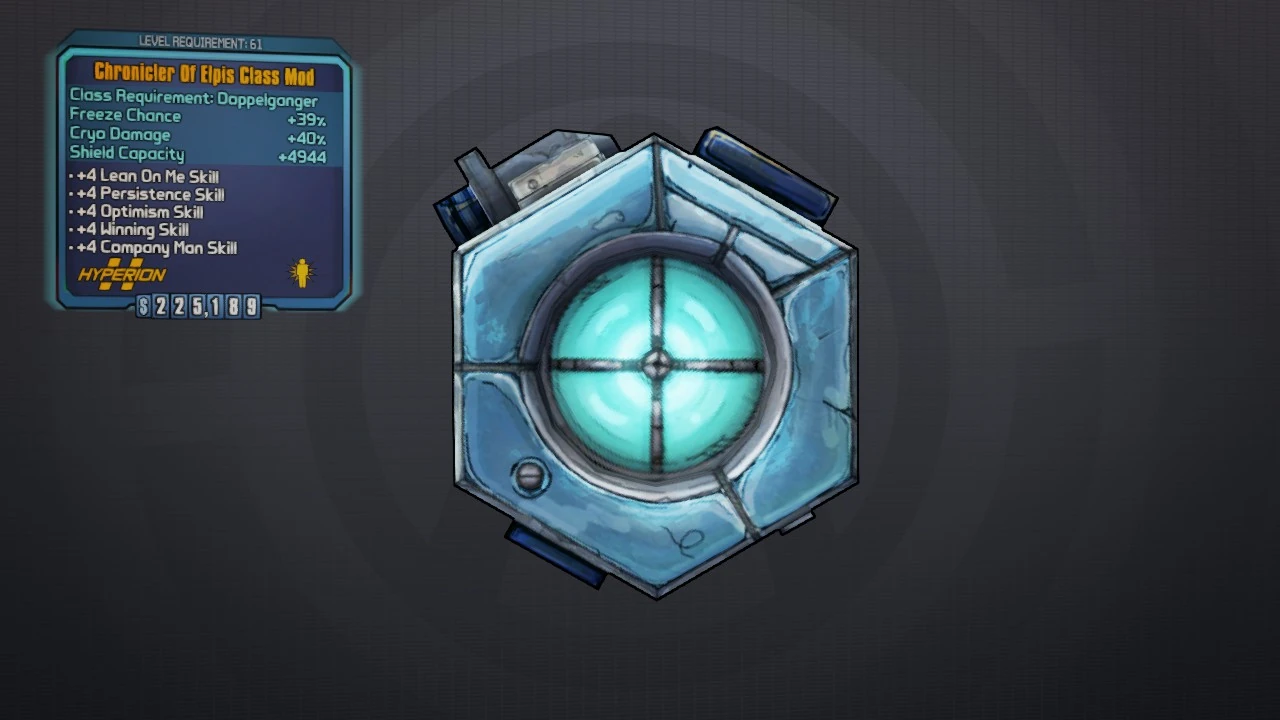Expand the Freeze Chance stat row
Image resolution: width=1280 pixels, height=720 pixels.
[125, 115]
